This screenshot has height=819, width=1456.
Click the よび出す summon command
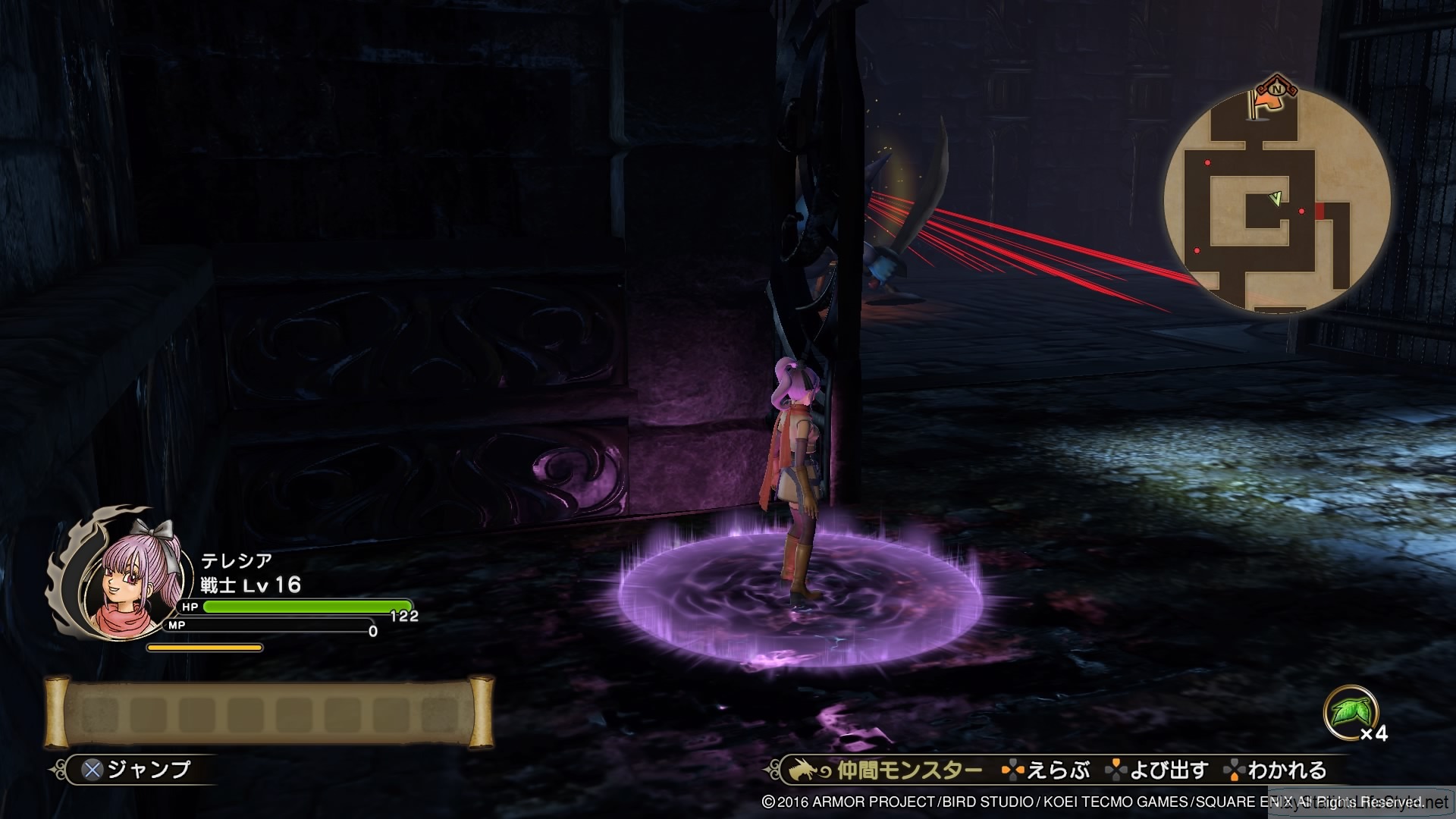(x=1169, y=770)
